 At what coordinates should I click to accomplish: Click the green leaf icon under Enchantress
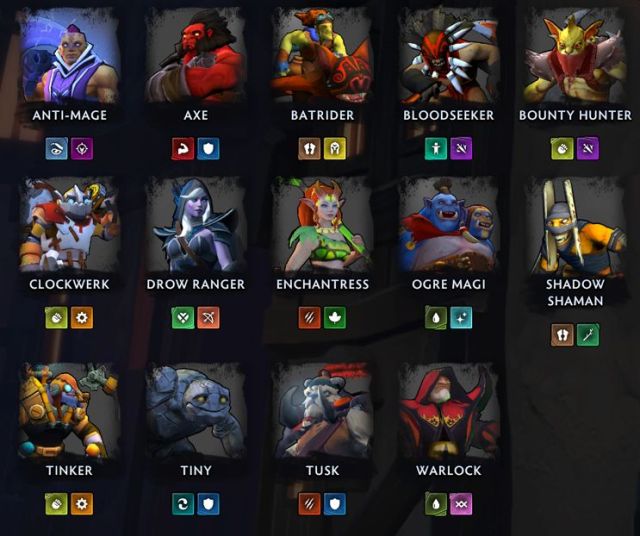(x=335, y=318)
